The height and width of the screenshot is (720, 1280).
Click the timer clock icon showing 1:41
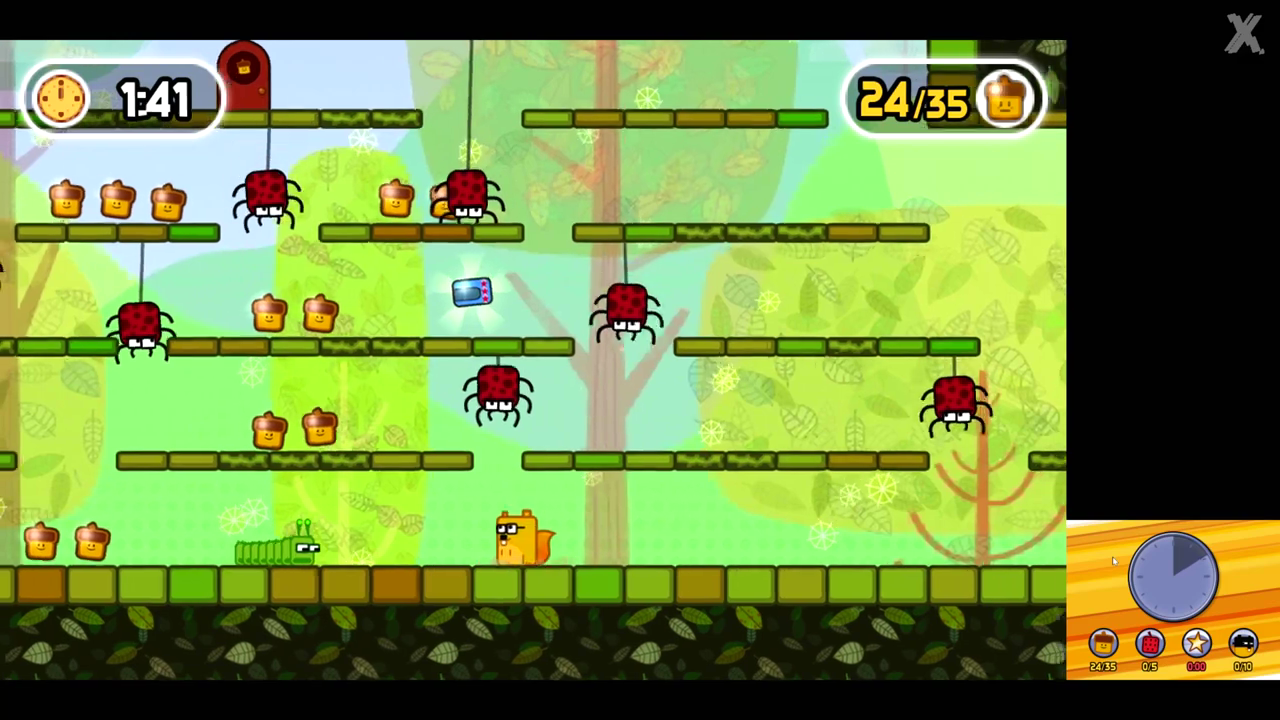pos(60,97)
